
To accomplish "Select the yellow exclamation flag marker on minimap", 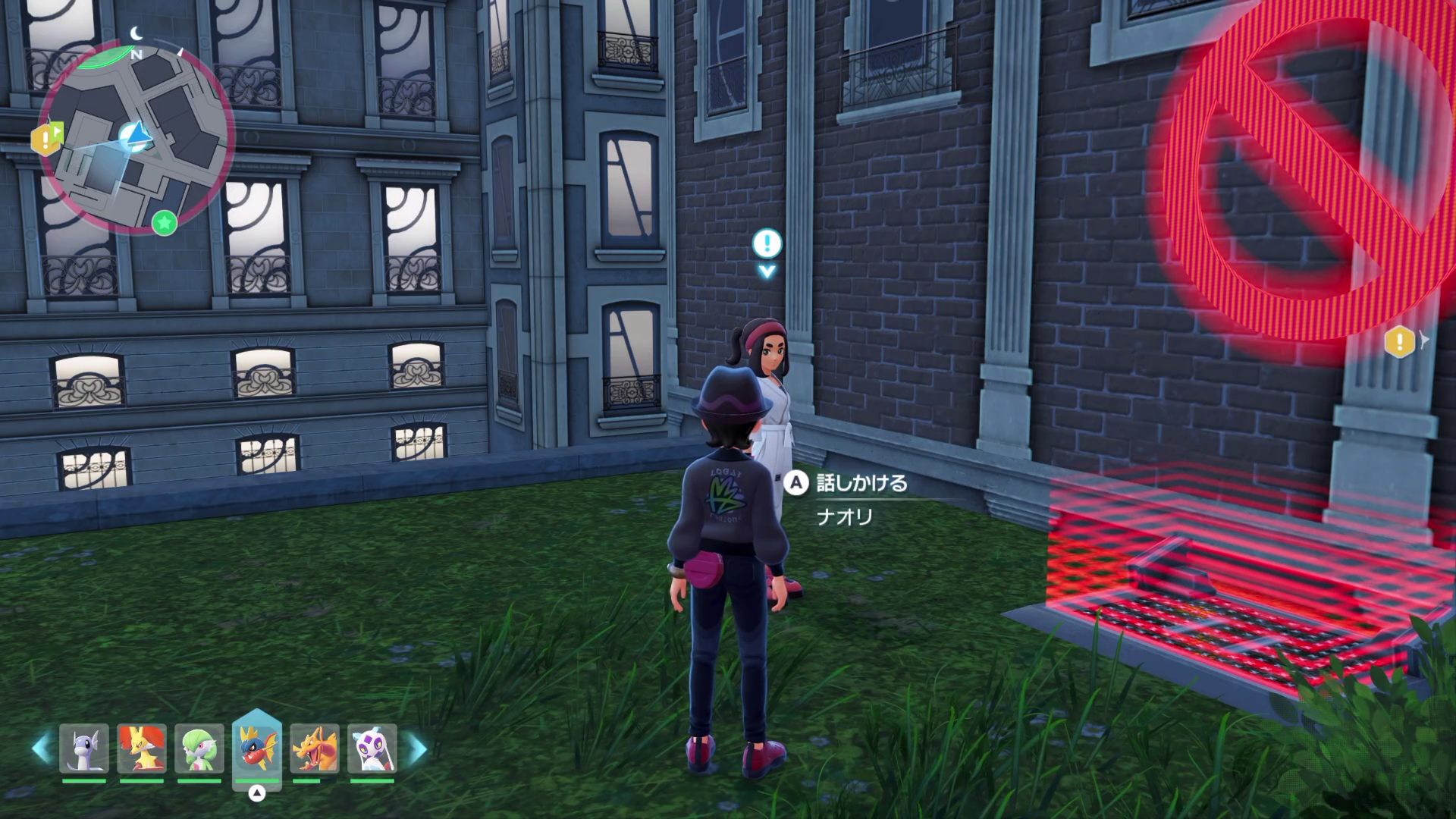I will pyautogui.click(x=46, y=137).
